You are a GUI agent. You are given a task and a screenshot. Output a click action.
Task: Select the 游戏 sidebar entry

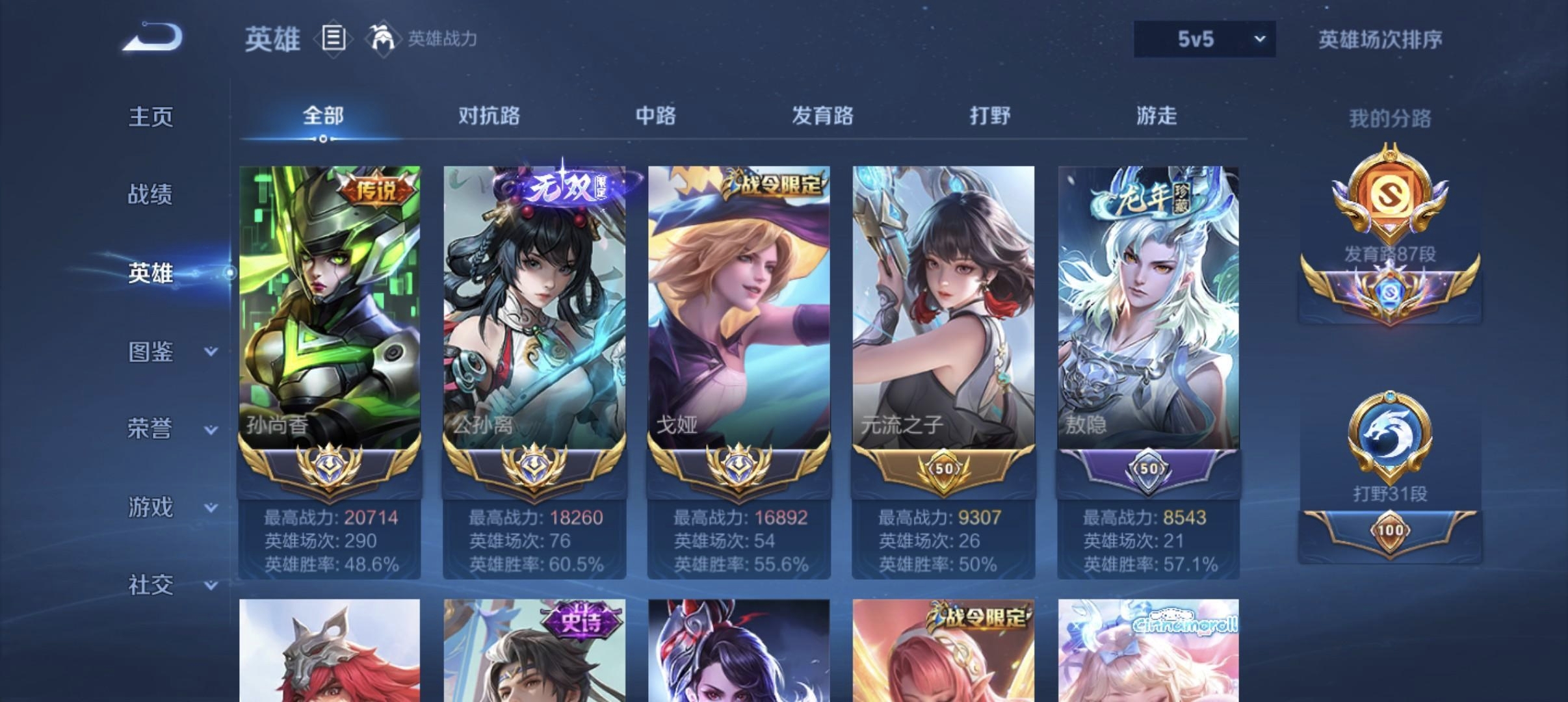coord(151,508)
